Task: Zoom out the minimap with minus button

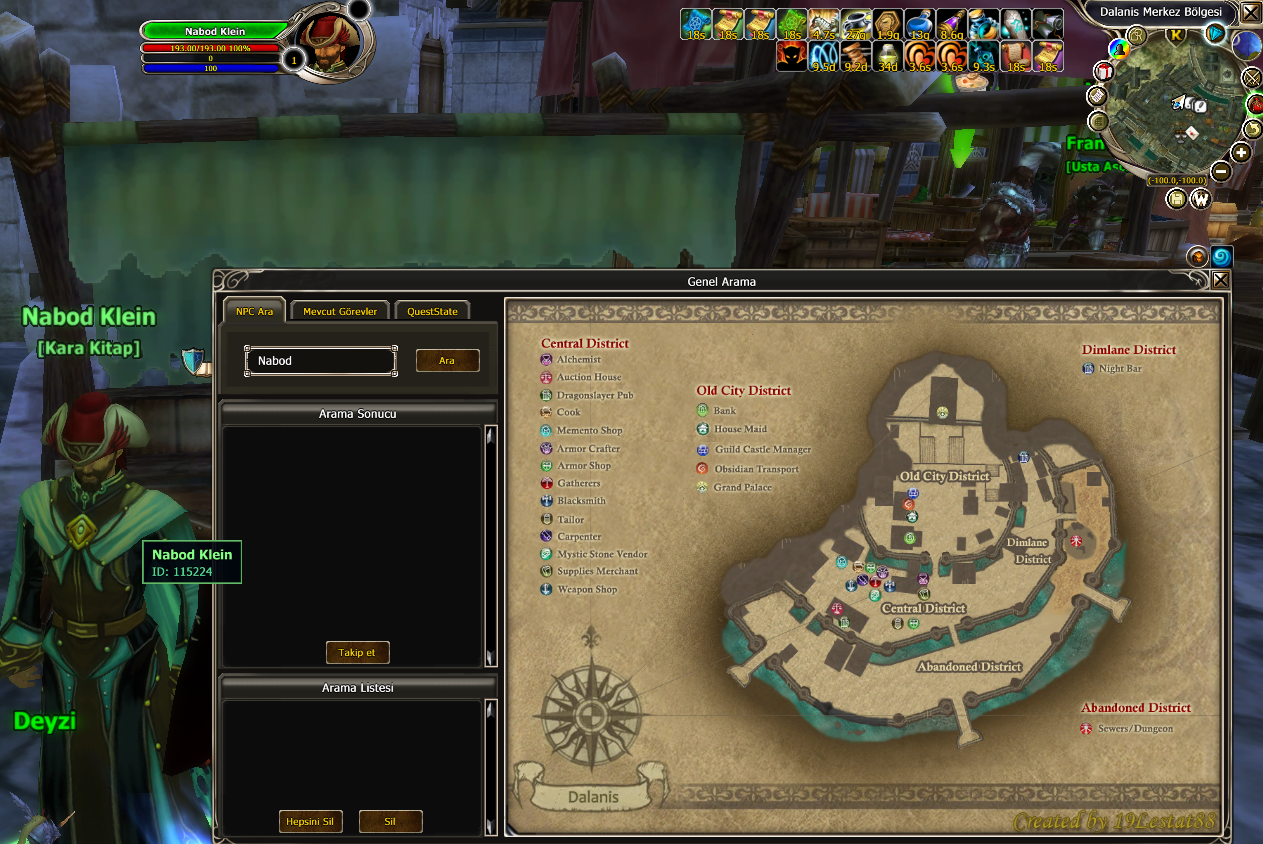Action: (x=1220, y=172)
